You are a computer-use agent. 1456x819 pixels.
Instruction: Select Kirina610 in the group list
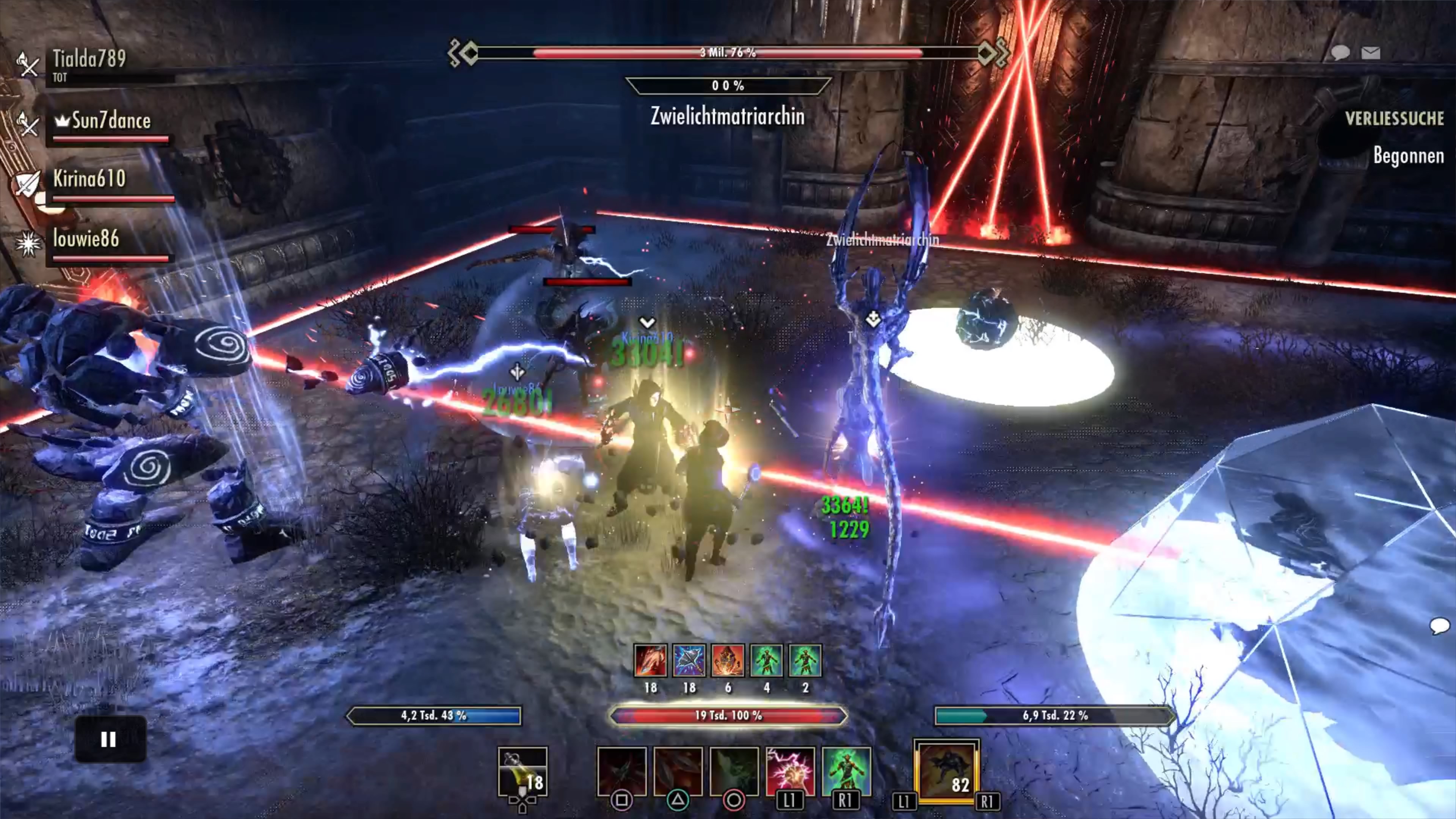[89, 179]
